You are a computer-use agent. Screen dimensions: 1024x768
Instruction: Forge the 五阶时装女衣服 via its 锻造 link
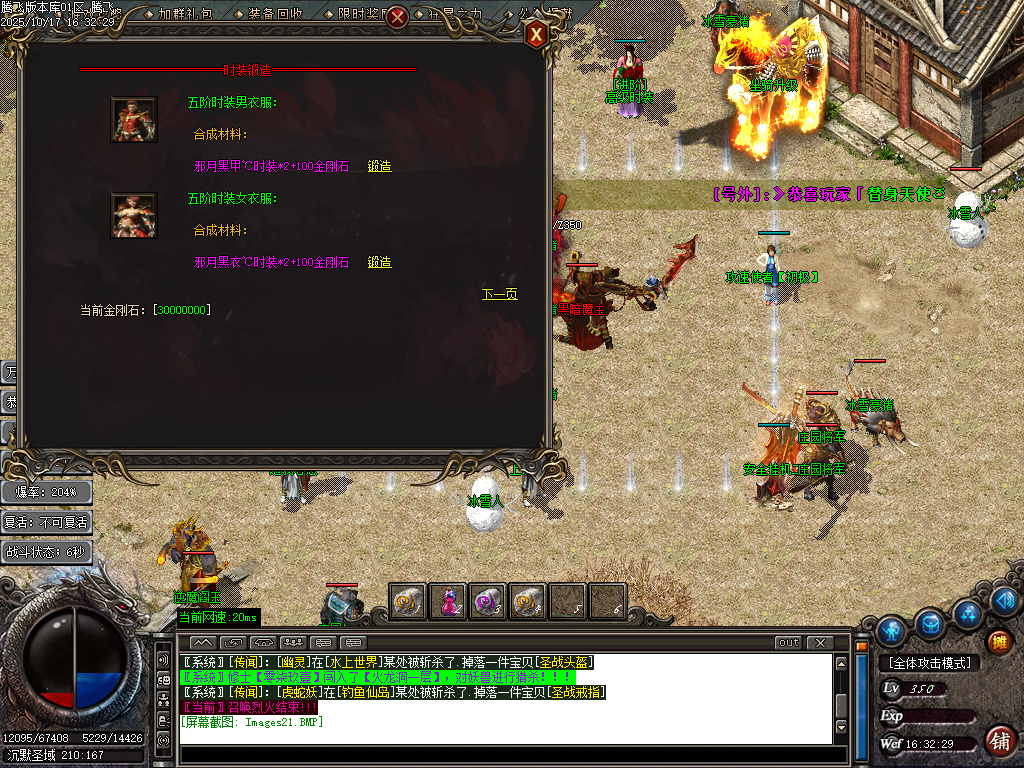coord(379,262)
